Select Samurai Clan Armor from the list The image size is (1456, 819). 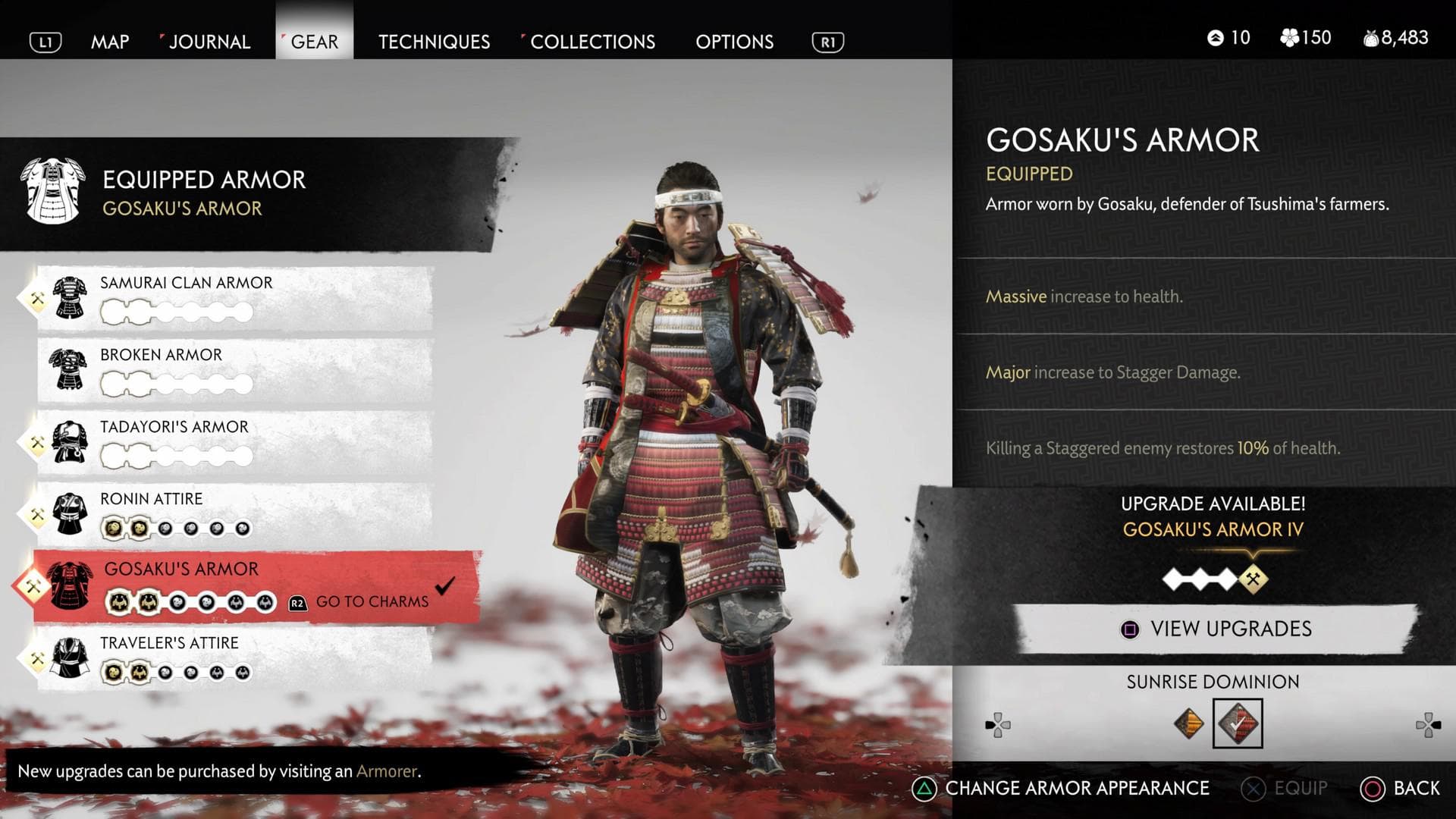coord(235,297)
